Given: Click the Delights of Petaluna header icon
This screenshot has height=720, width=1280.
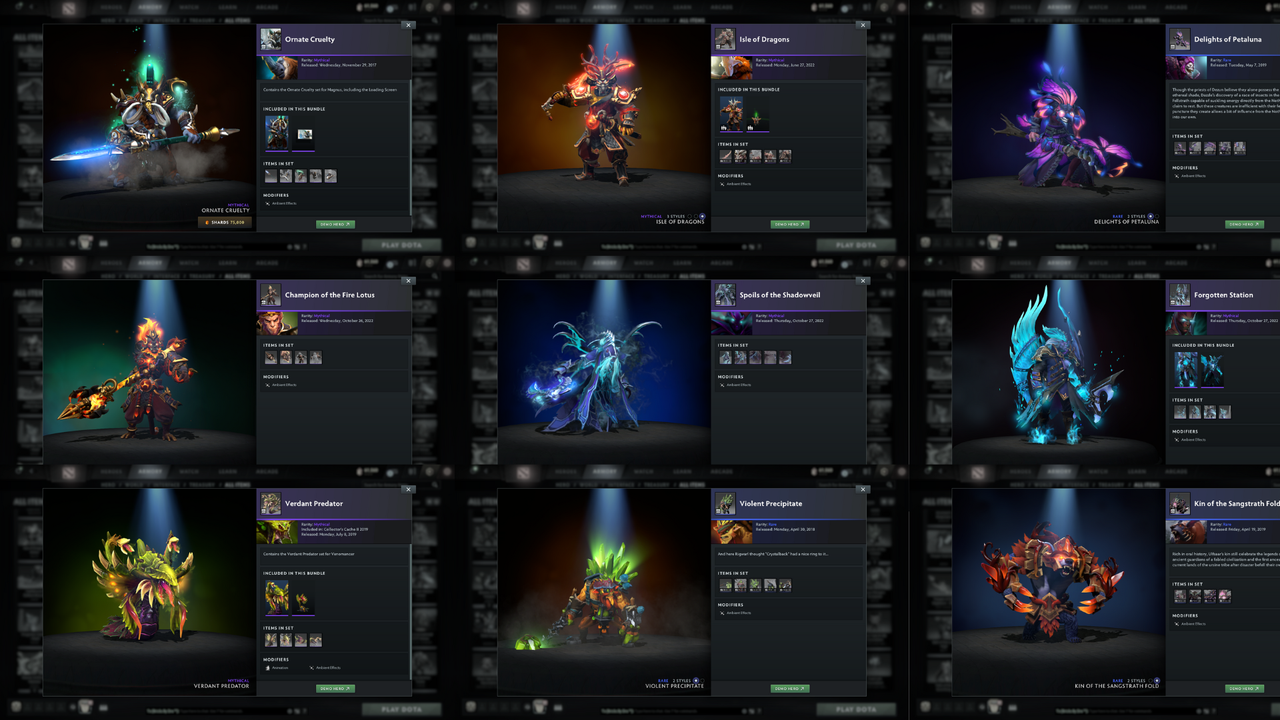Looking at the screenshot, I should click(1180, 41).
